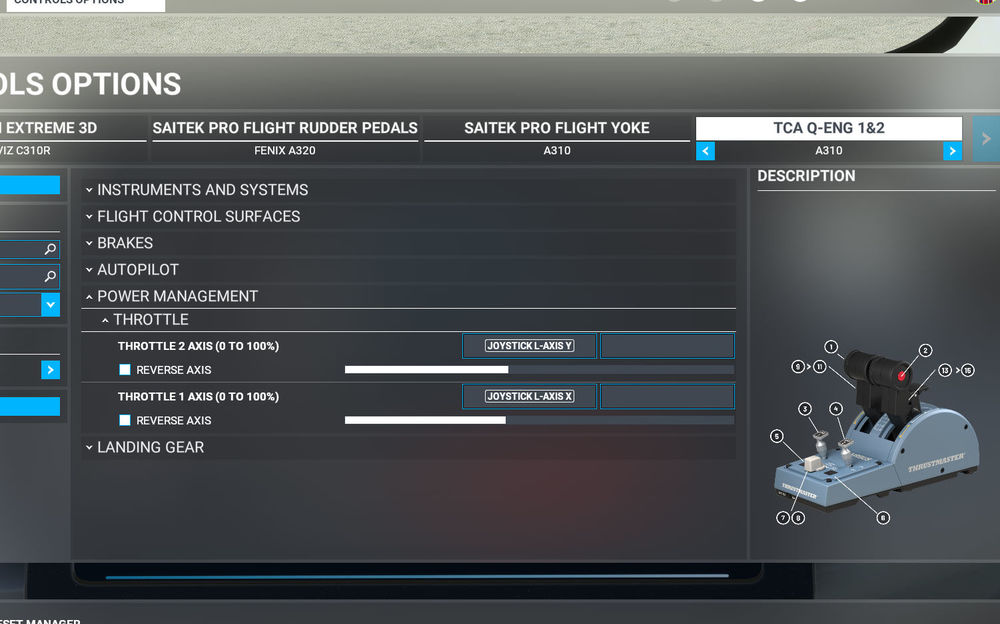
Task: Switch to the Saitek Pro Flight Rudder Pedals tab
Action: click(285, 129)
